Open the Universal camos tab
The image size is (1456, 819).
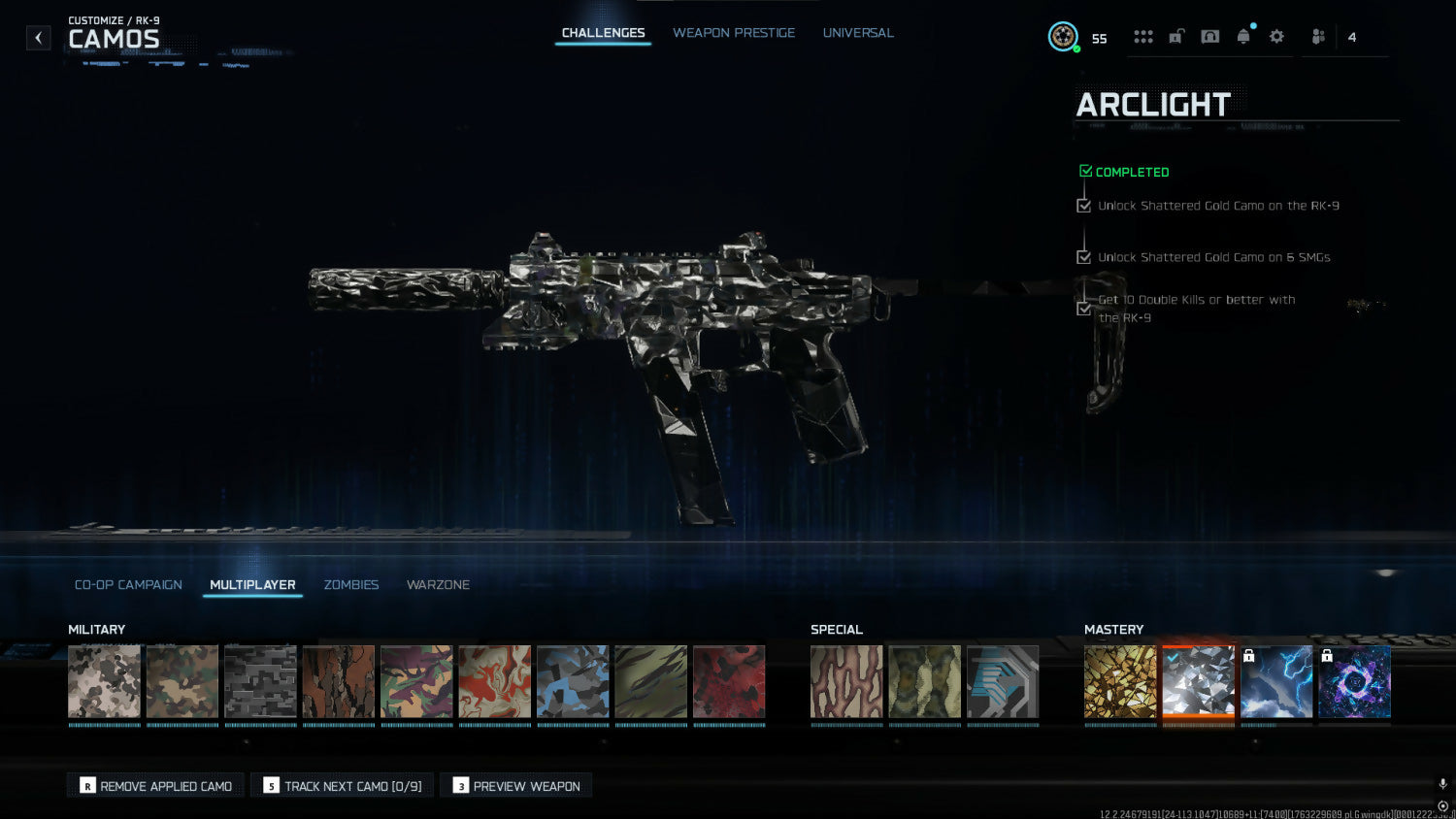click(858, 33)
